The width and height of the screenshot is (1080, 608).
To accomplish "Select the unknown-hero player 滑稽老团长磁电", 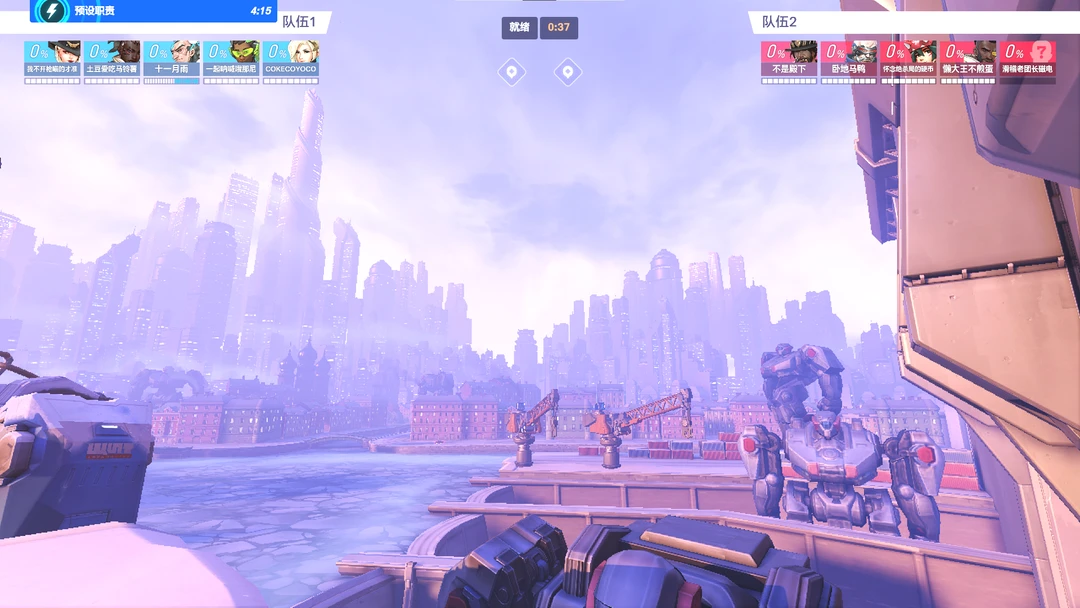I will coord(1028,61).
